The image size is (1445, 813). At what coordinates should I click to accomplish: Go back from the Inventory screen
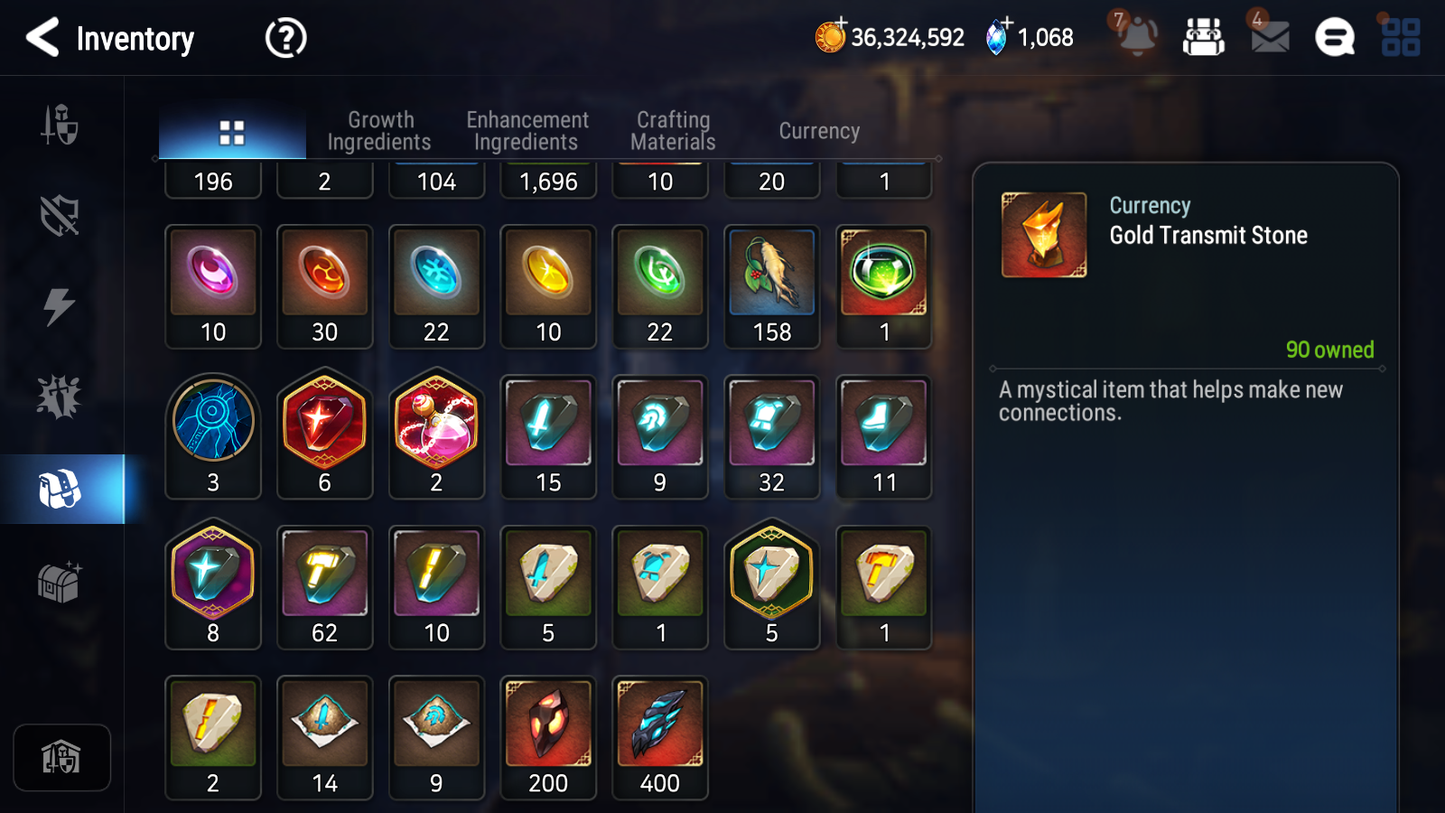(42, 38)
